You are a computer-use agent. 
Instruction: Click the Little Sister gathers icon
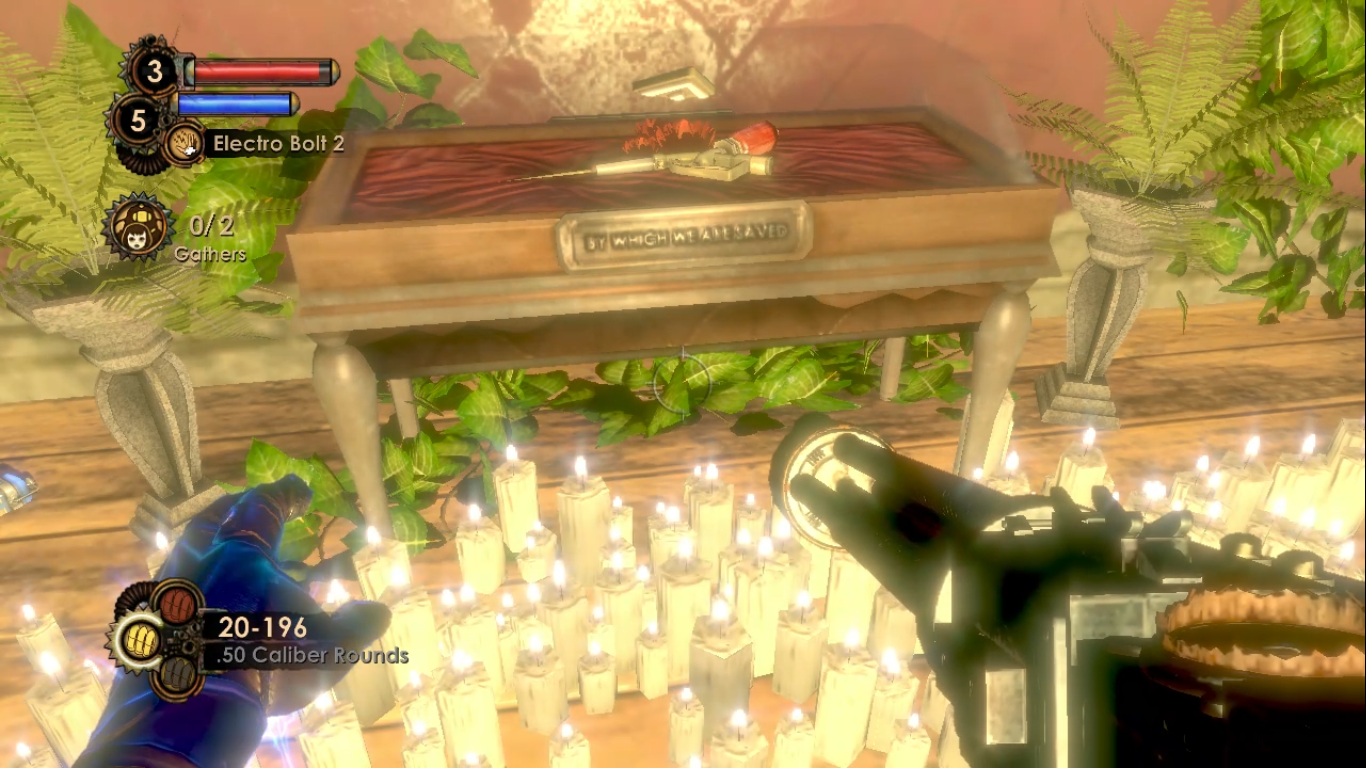136,228
